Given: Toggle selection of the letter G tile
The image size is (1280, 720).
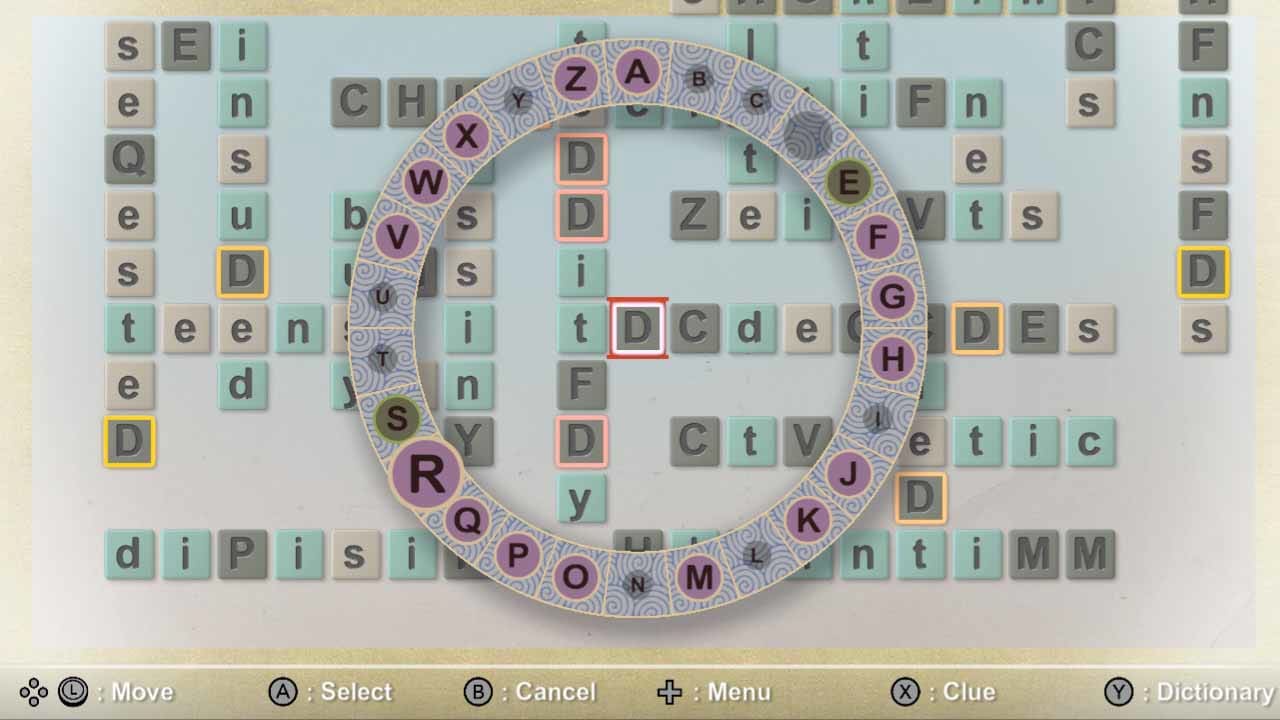Looking at the screenshot, I should coord(893,296).
